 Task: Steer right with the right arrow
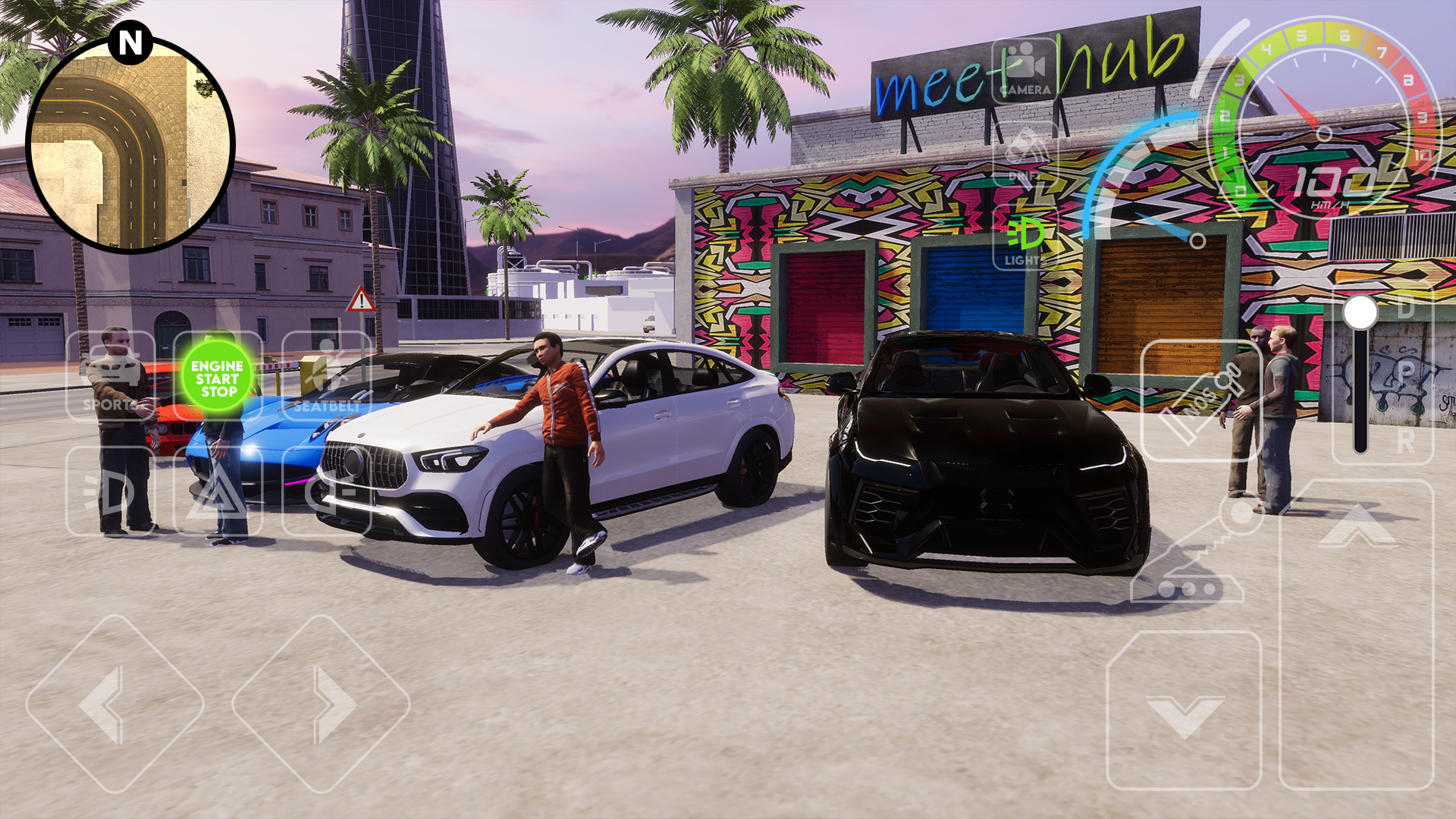click(x=321, y=704)
